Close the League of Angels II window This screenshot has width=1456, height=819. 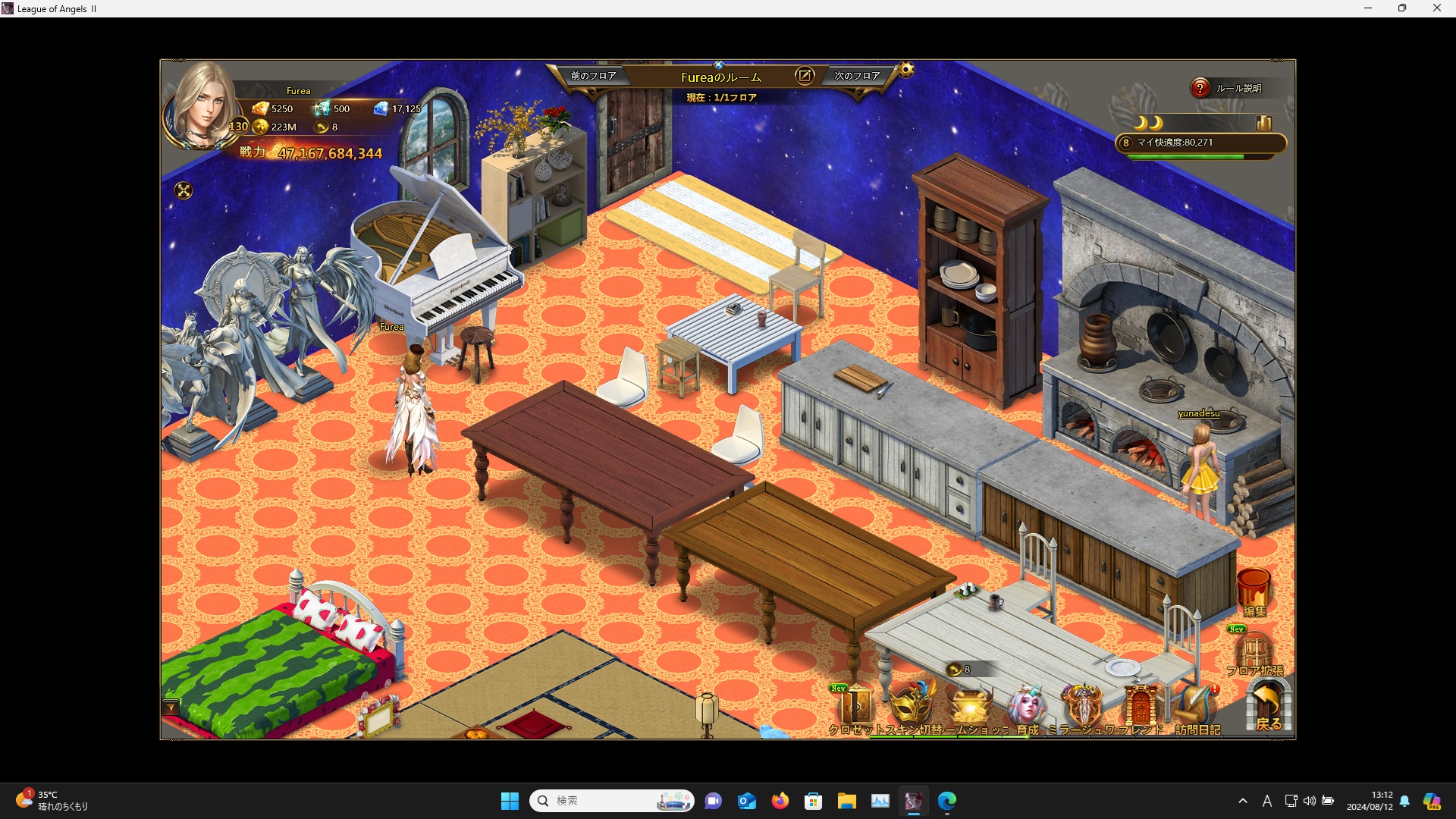point(1436,8)
